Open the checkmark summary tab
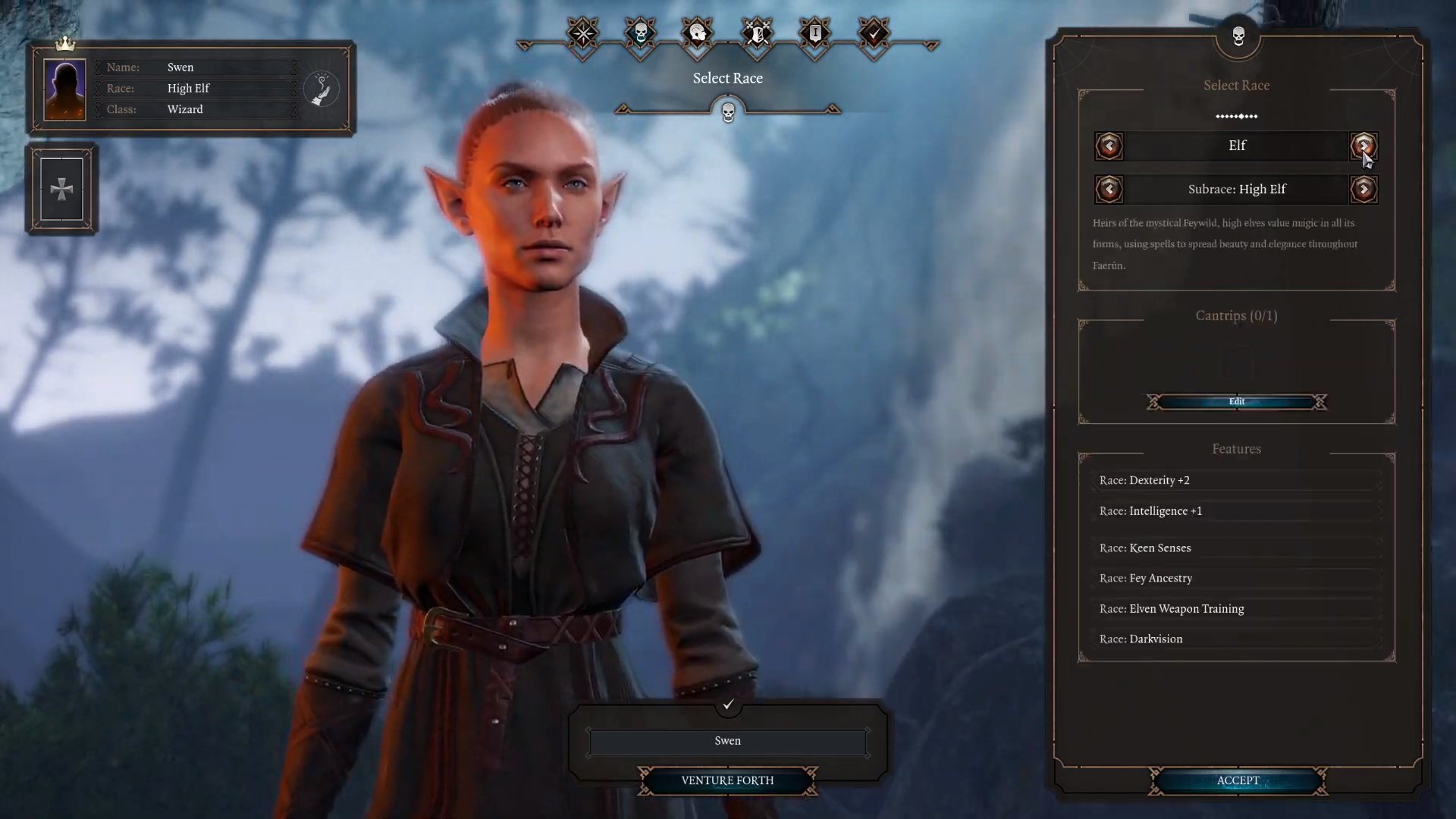 pos(874,34)
